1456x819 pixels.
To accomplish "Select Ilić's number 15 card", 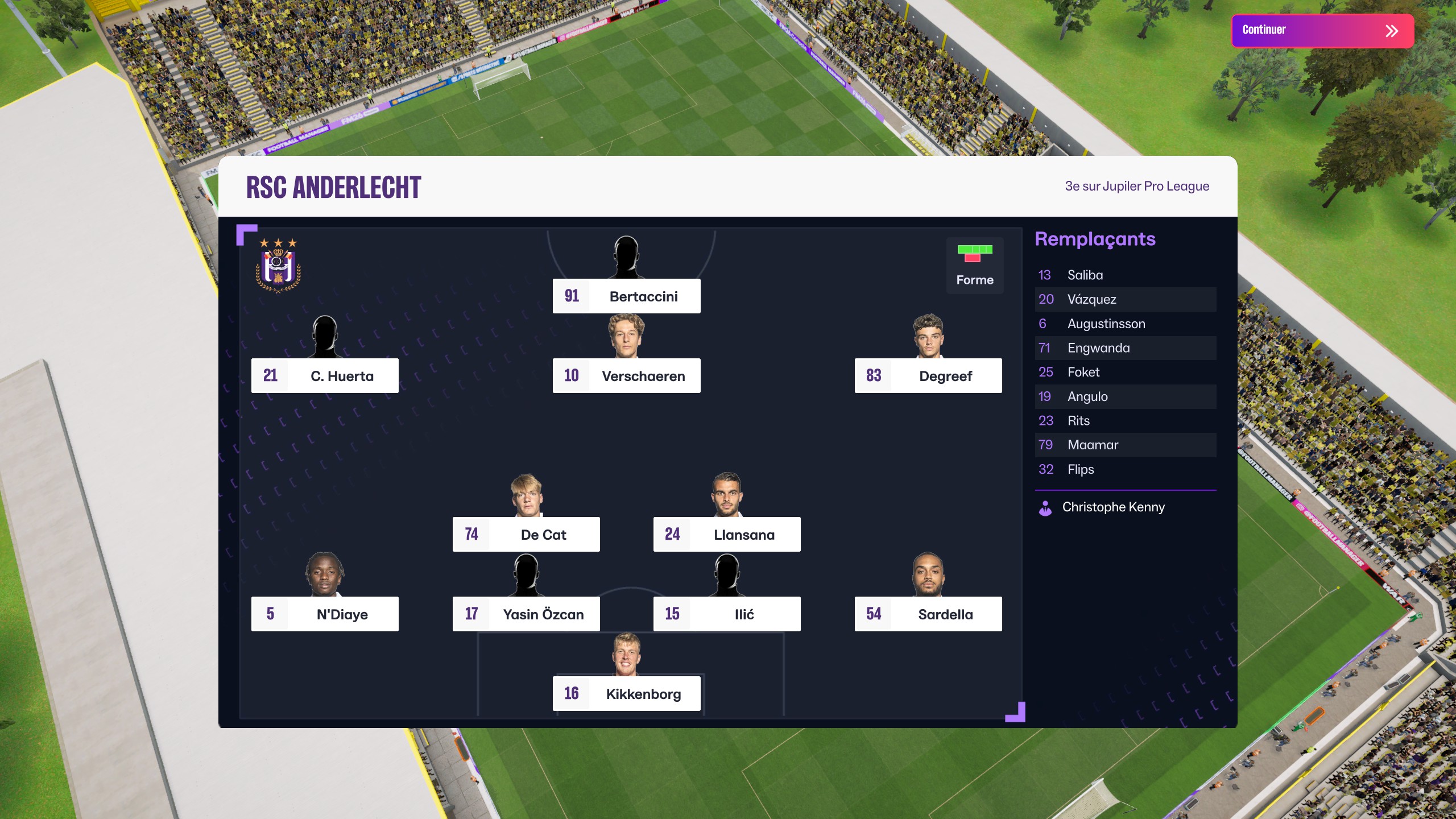I will tap(727, 614).
